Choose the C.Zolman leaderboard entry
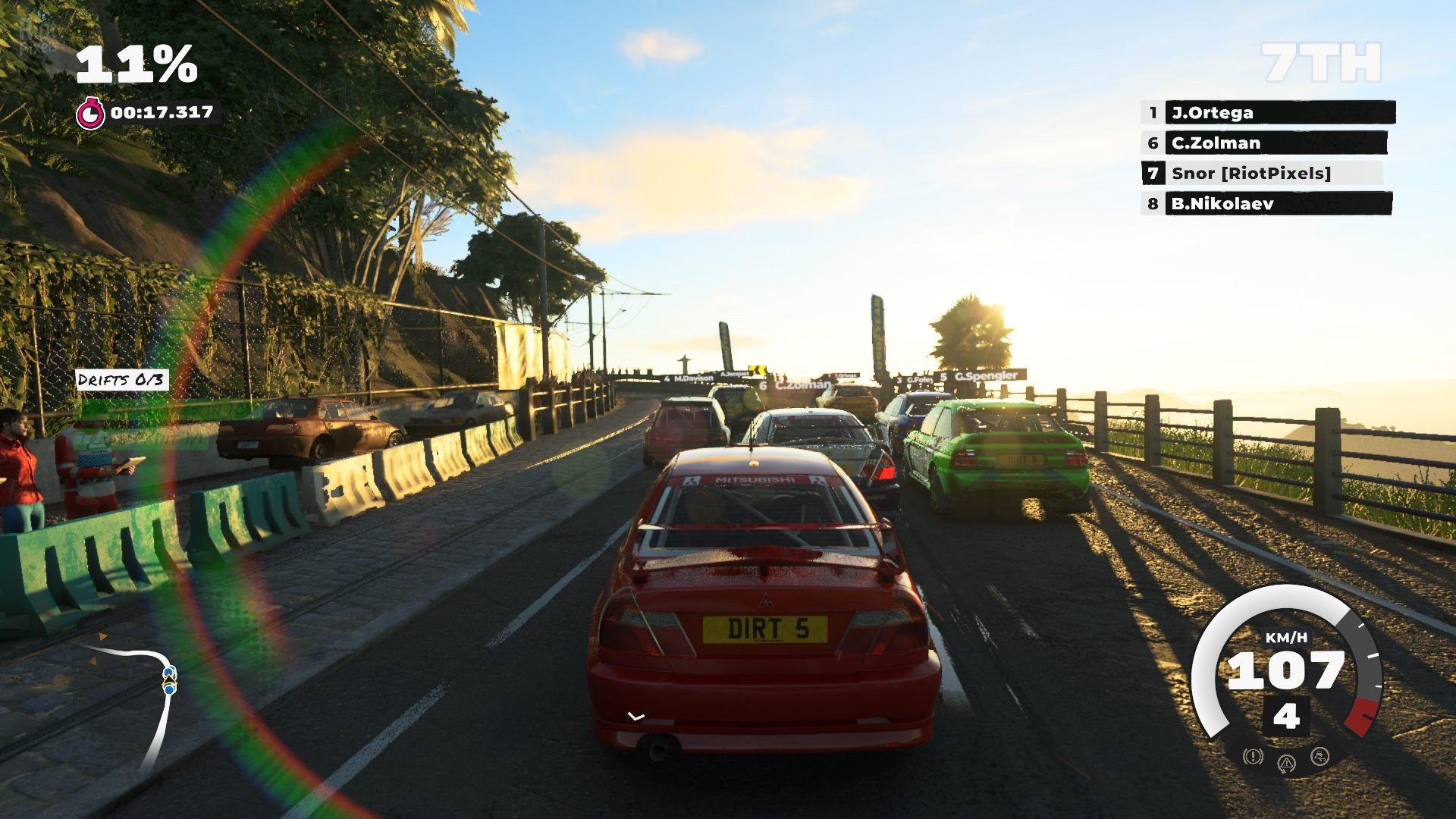1456x819 pixels. pos(1265,143)
